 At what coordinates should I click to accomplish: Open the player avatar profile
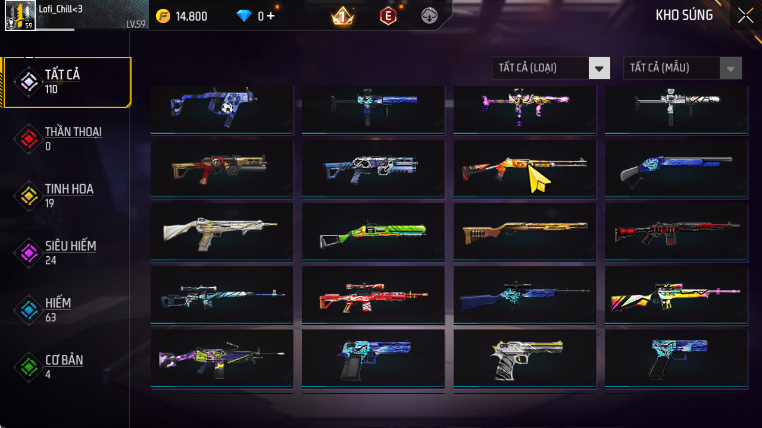tap(20, 16)
